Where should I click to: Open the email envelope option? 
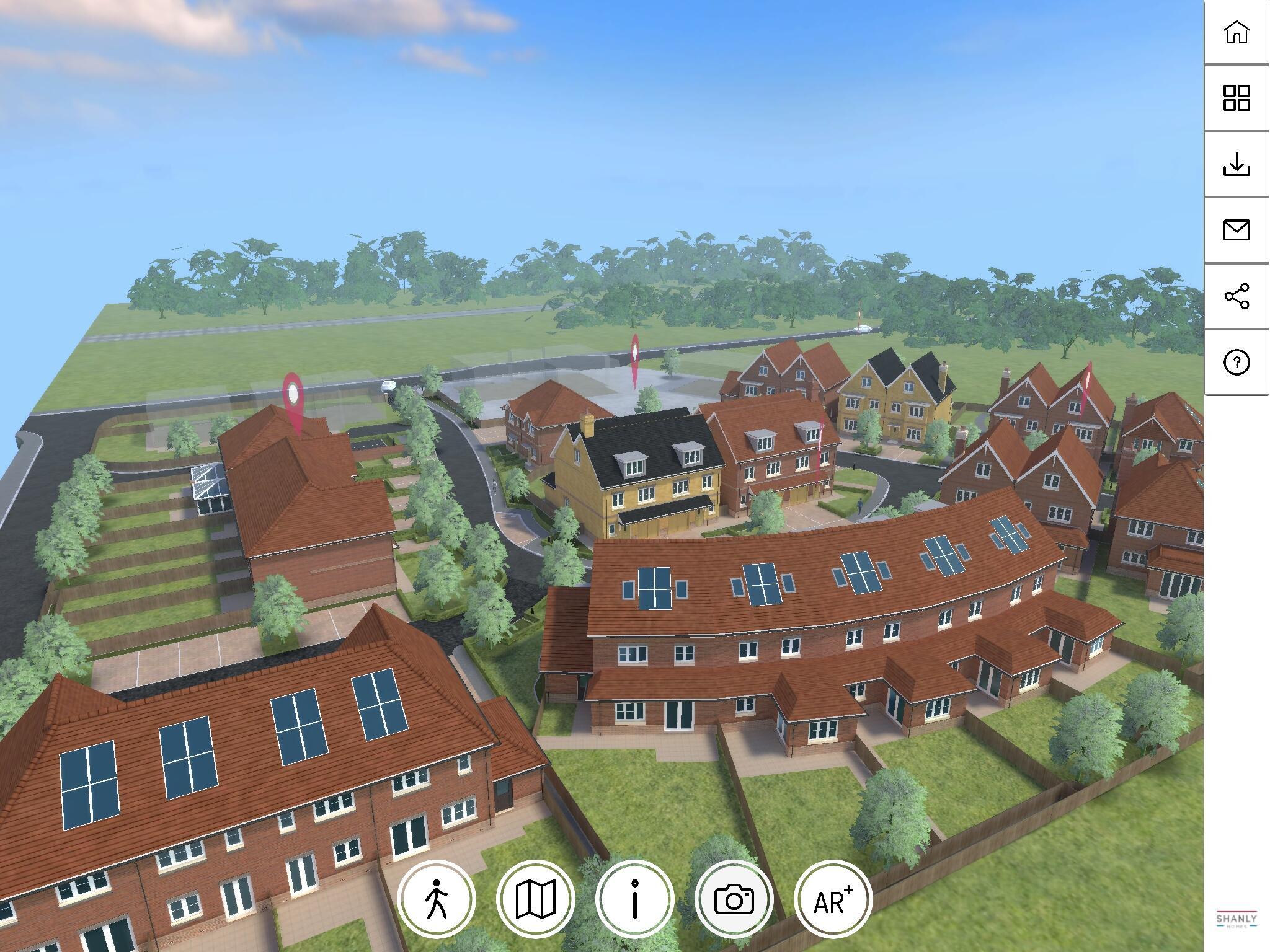pyautogui.click(x=1237, y=230)
